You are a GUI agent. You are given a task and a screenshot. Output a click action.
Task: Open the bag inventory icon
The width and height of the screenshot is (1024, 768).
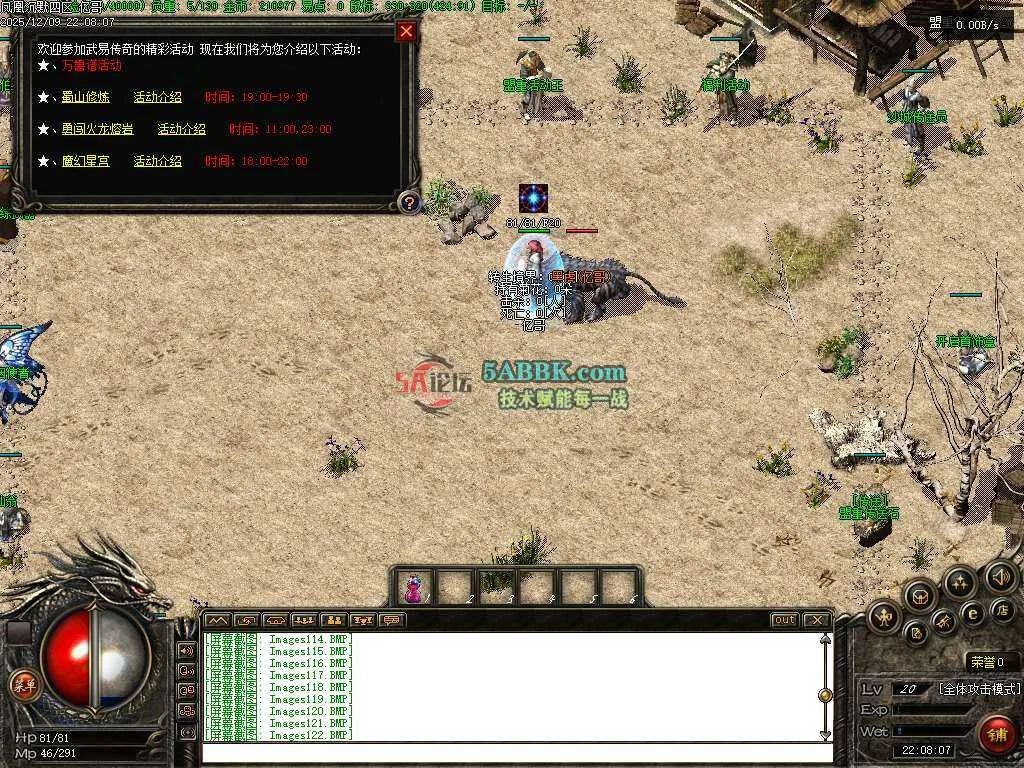click(920, 597)
